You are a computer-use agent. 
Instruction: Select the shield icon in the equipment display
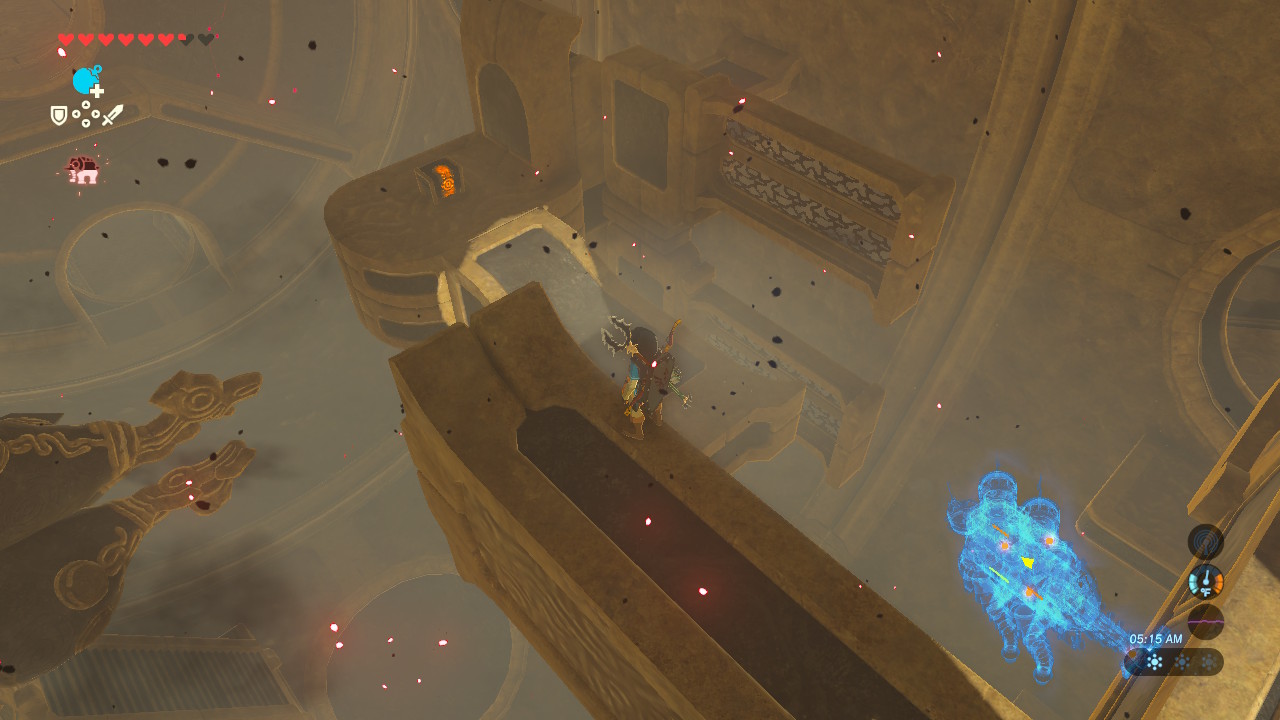click(x=60, y=114)
